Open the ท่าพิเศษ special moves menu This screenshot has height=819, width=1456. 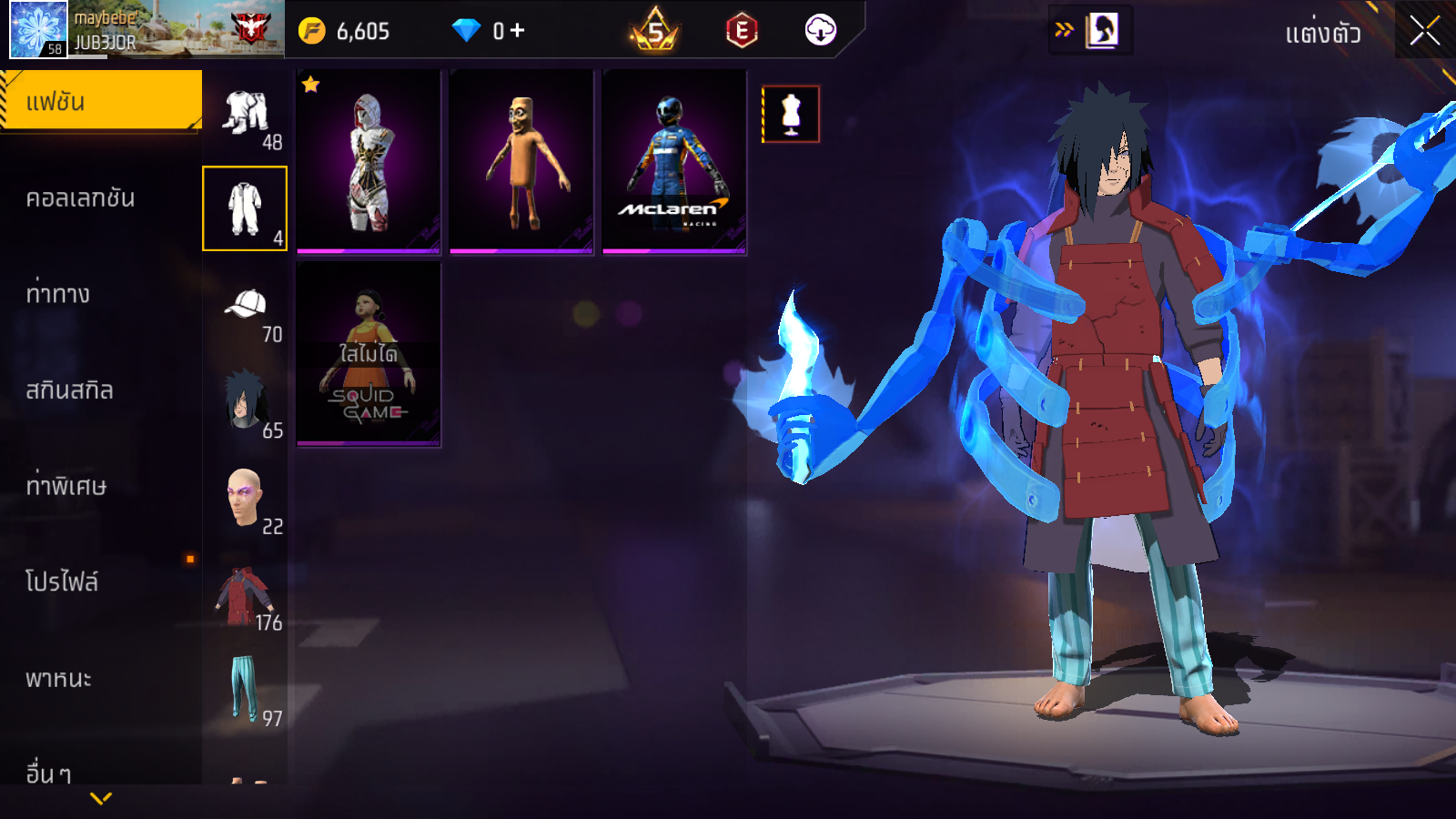coord(66,486)
